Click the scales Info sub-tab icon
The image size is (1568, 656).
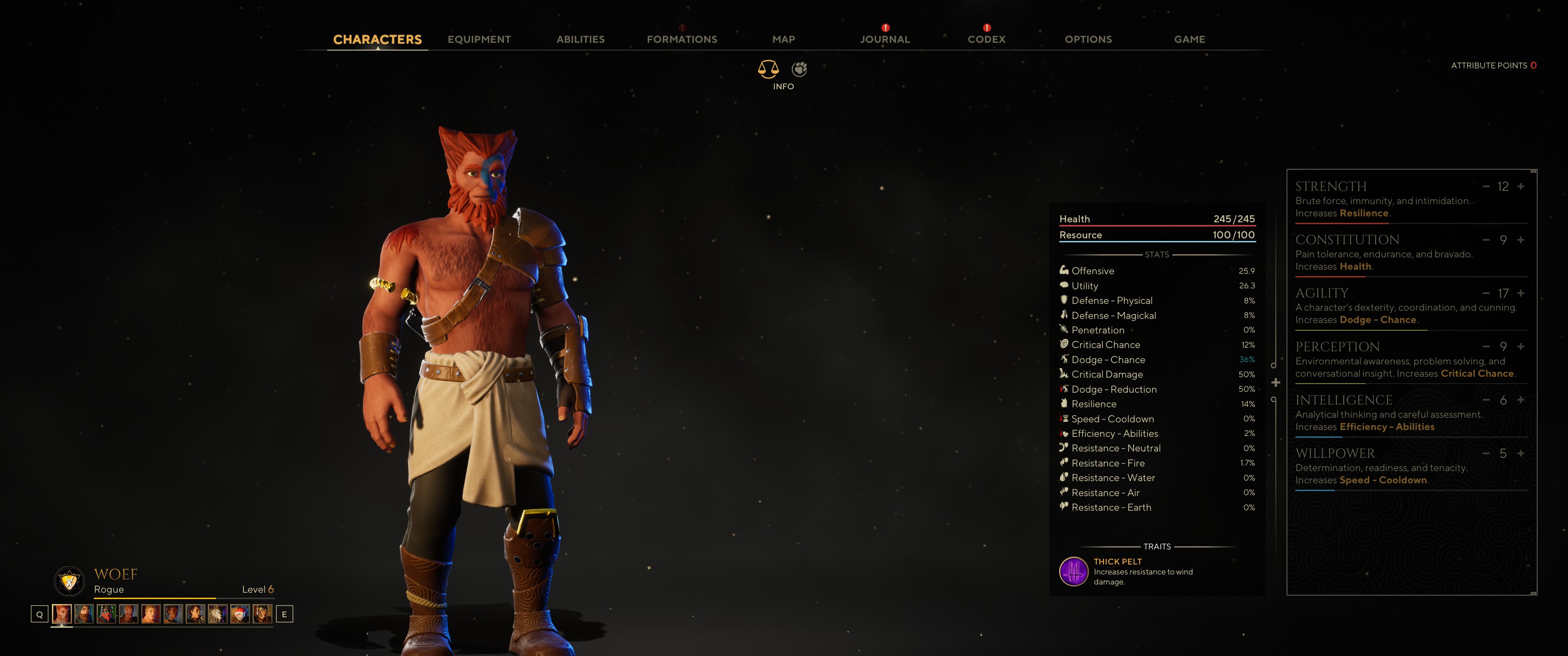point(768,69)
